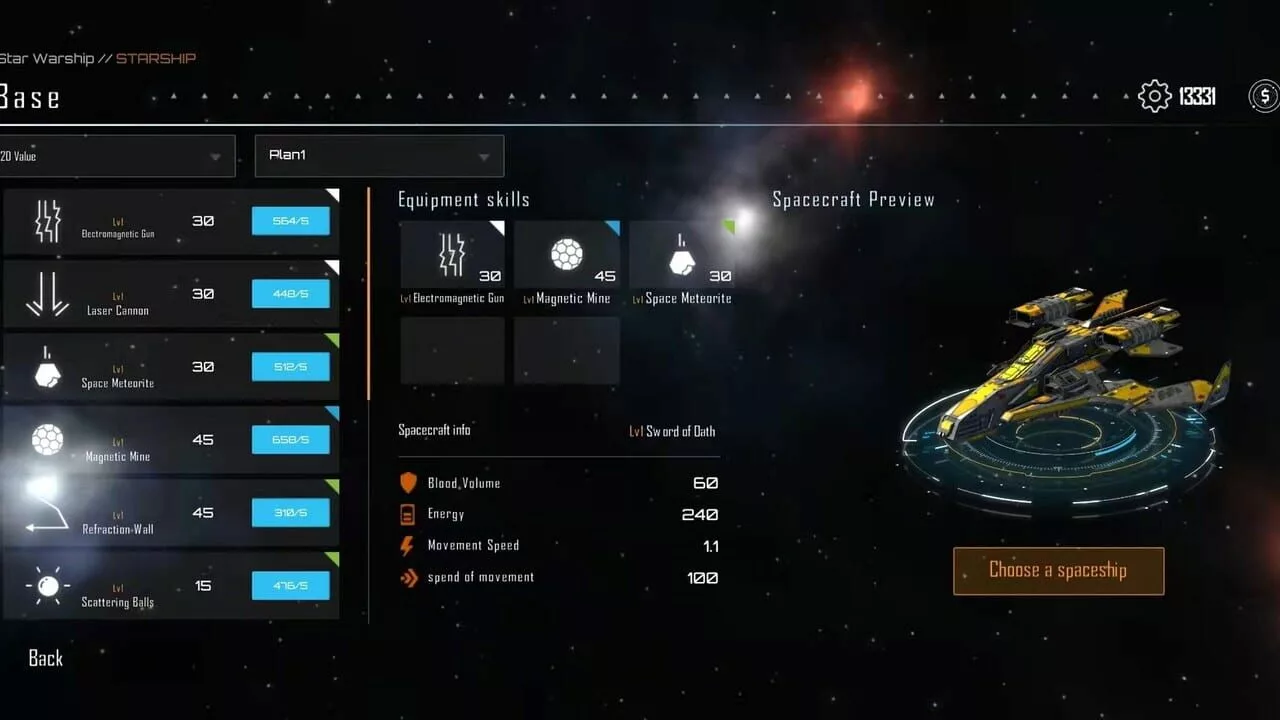The width and height of the screenshot is (1280, 720).
Task: Click the Magnetic Mine 658 price button
Action: click(290, 440)
